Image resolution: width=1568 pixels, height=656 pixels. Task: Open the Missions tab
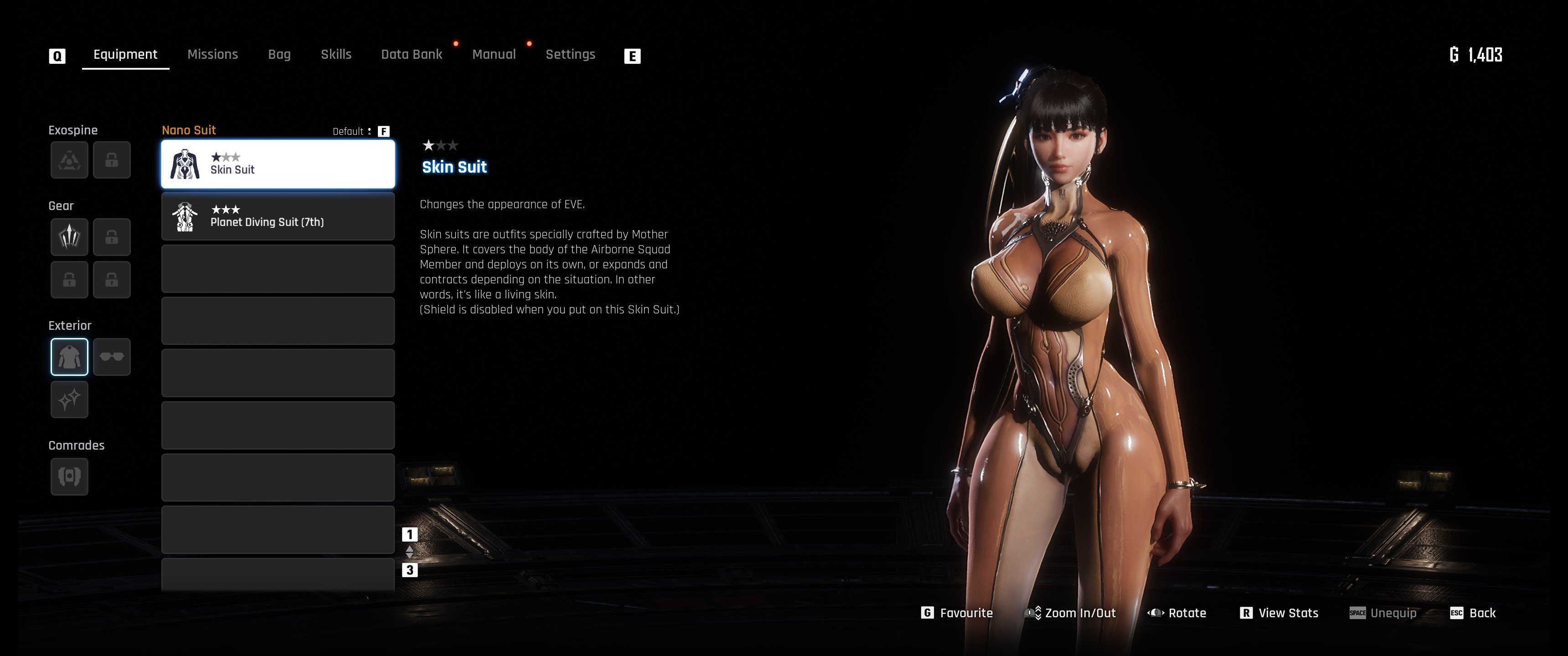[x=212, y=54]
